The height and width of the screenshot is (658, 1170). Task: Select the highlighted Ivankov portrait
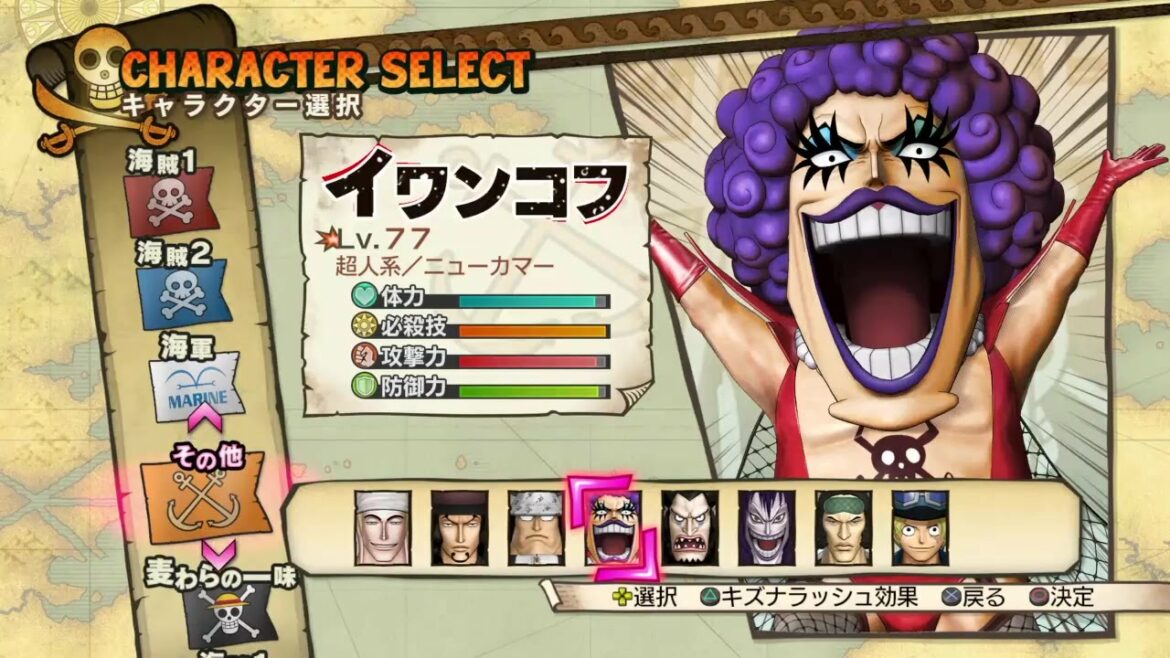tap(613, 528)
